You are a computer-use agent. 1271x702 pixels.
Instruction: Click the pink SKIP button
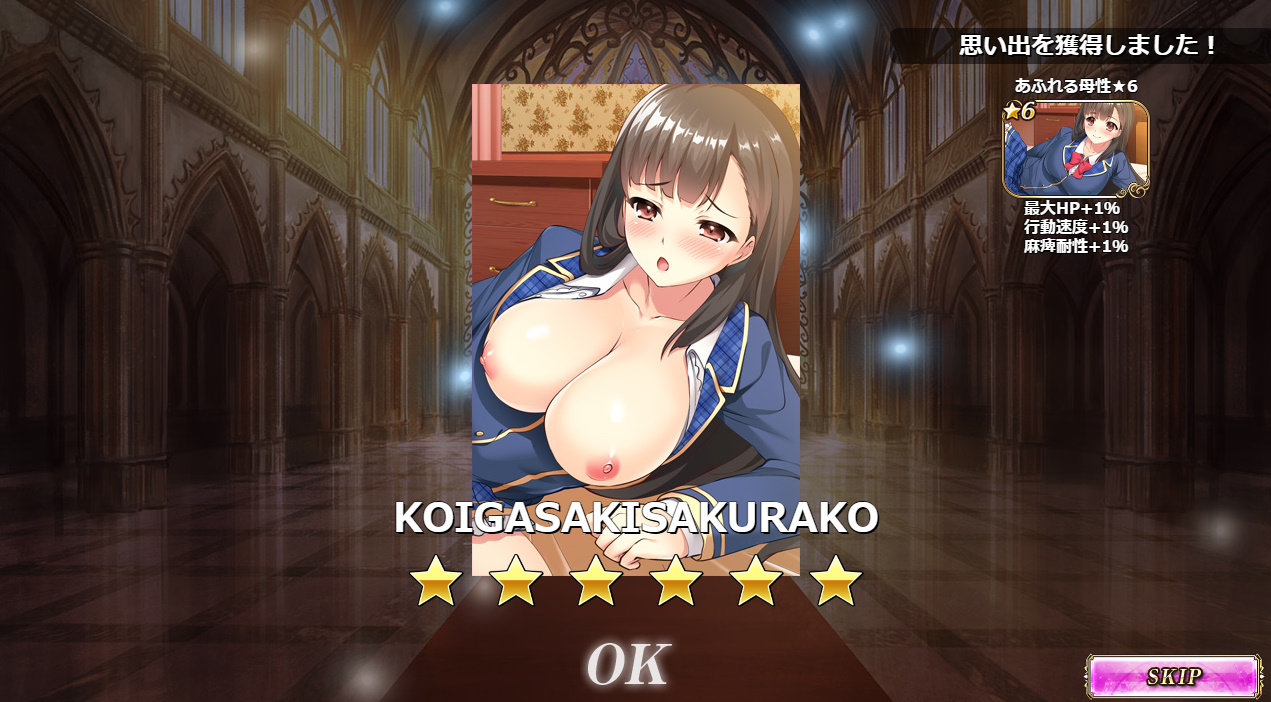(x=1173, y=676)
